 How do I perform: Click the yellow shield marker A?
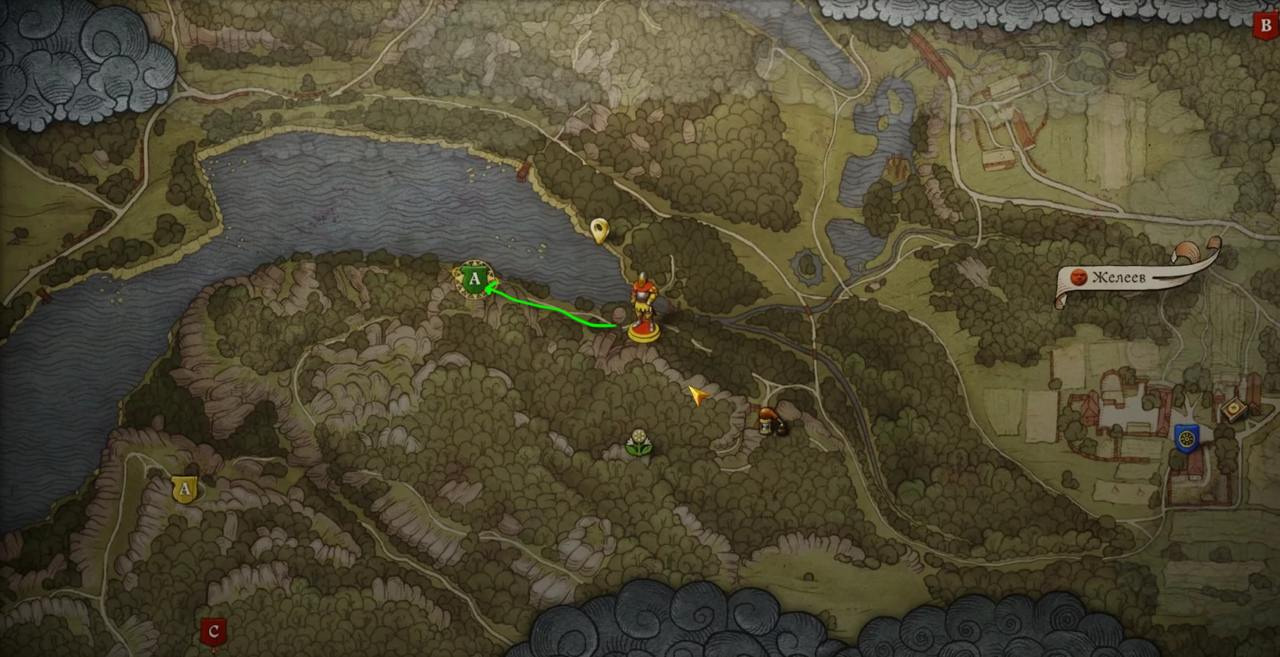pos(184,489)
